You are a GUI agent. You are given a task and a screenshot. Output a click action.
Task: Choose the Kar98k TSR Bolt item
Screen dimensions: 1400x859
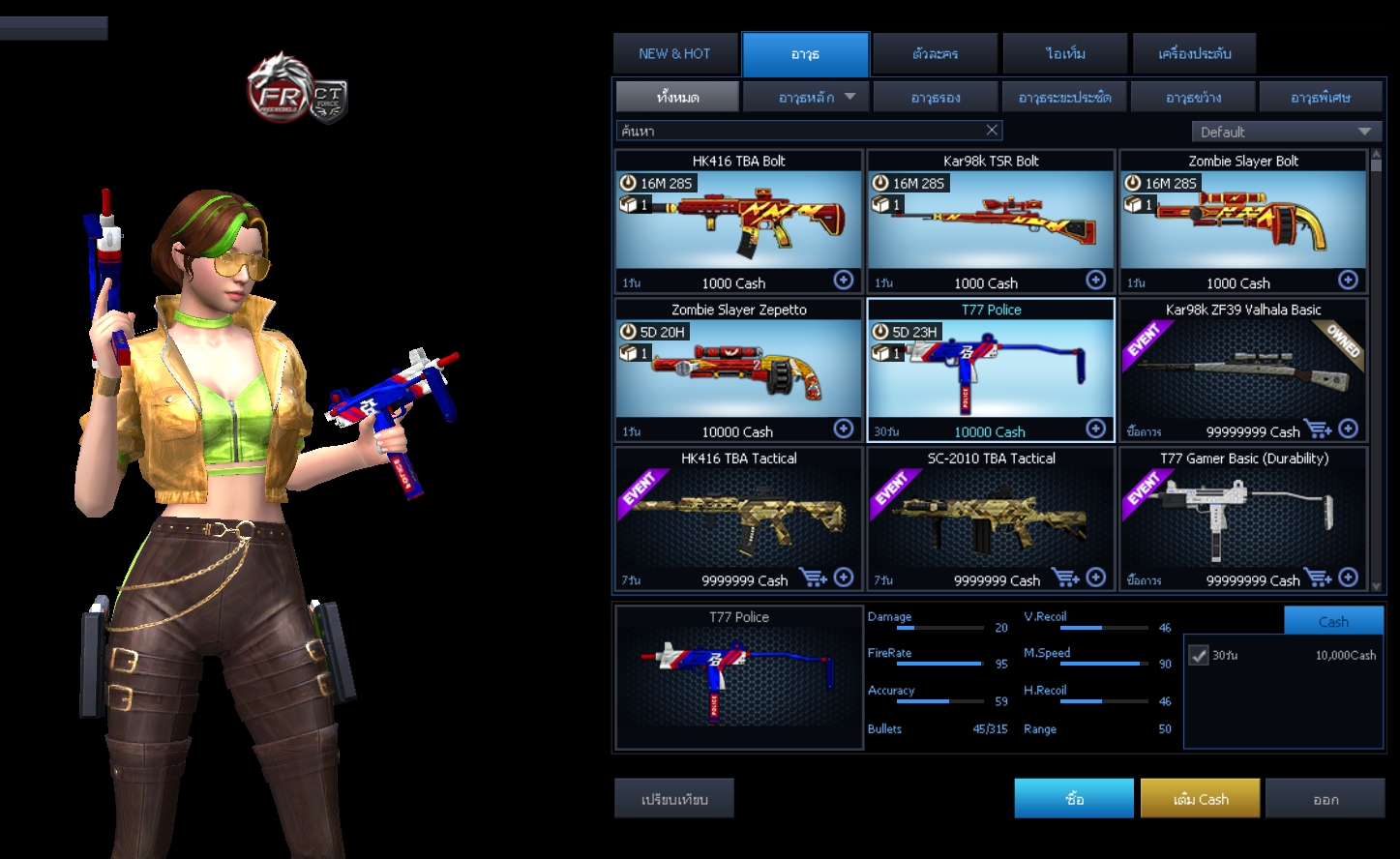click(990, 222)
